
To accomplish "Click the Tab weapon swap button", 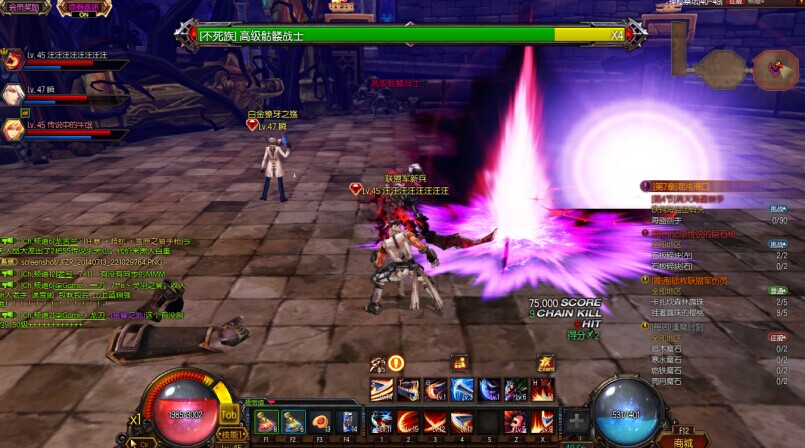I will pos(229,414).
